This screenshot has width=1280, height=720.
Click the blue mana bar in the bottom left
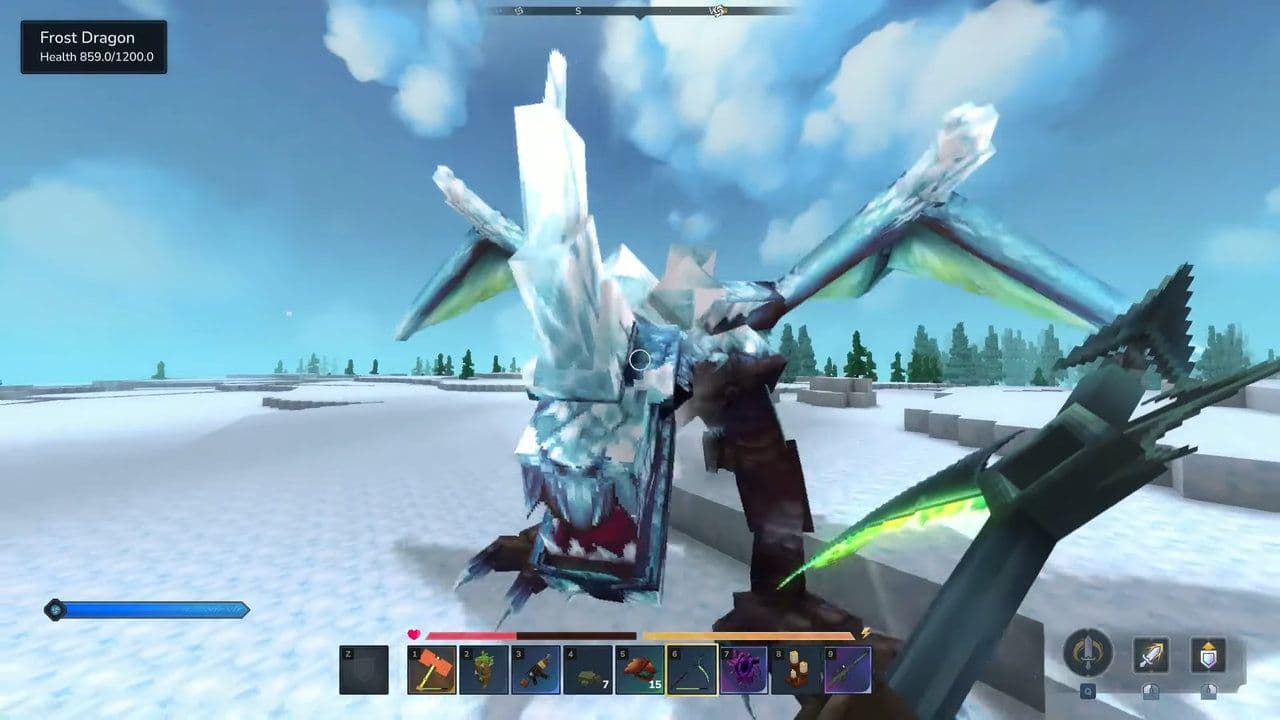pos(150,608)
